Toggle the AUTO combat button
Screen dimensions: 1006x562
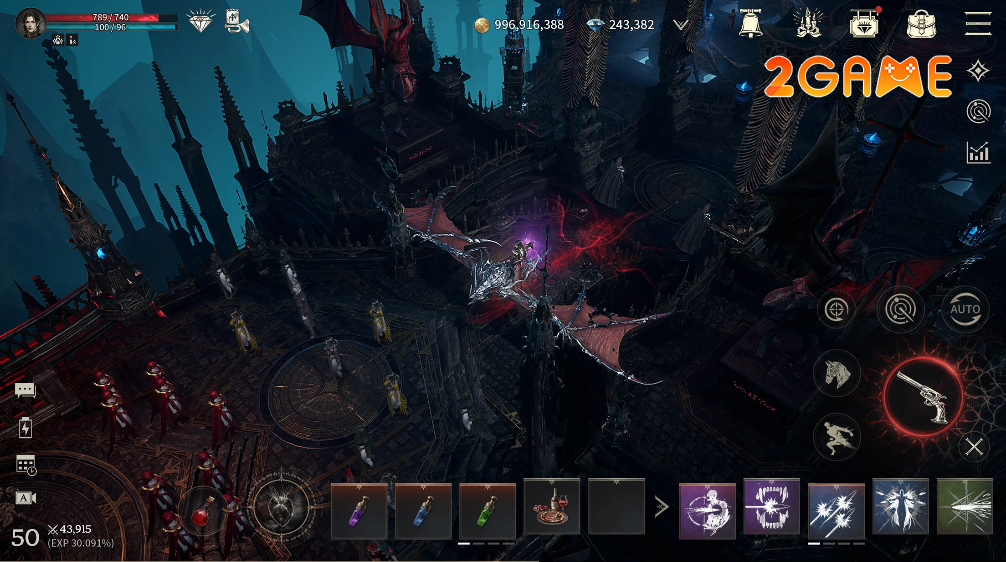pyautogui.click(x=965, y=310)
